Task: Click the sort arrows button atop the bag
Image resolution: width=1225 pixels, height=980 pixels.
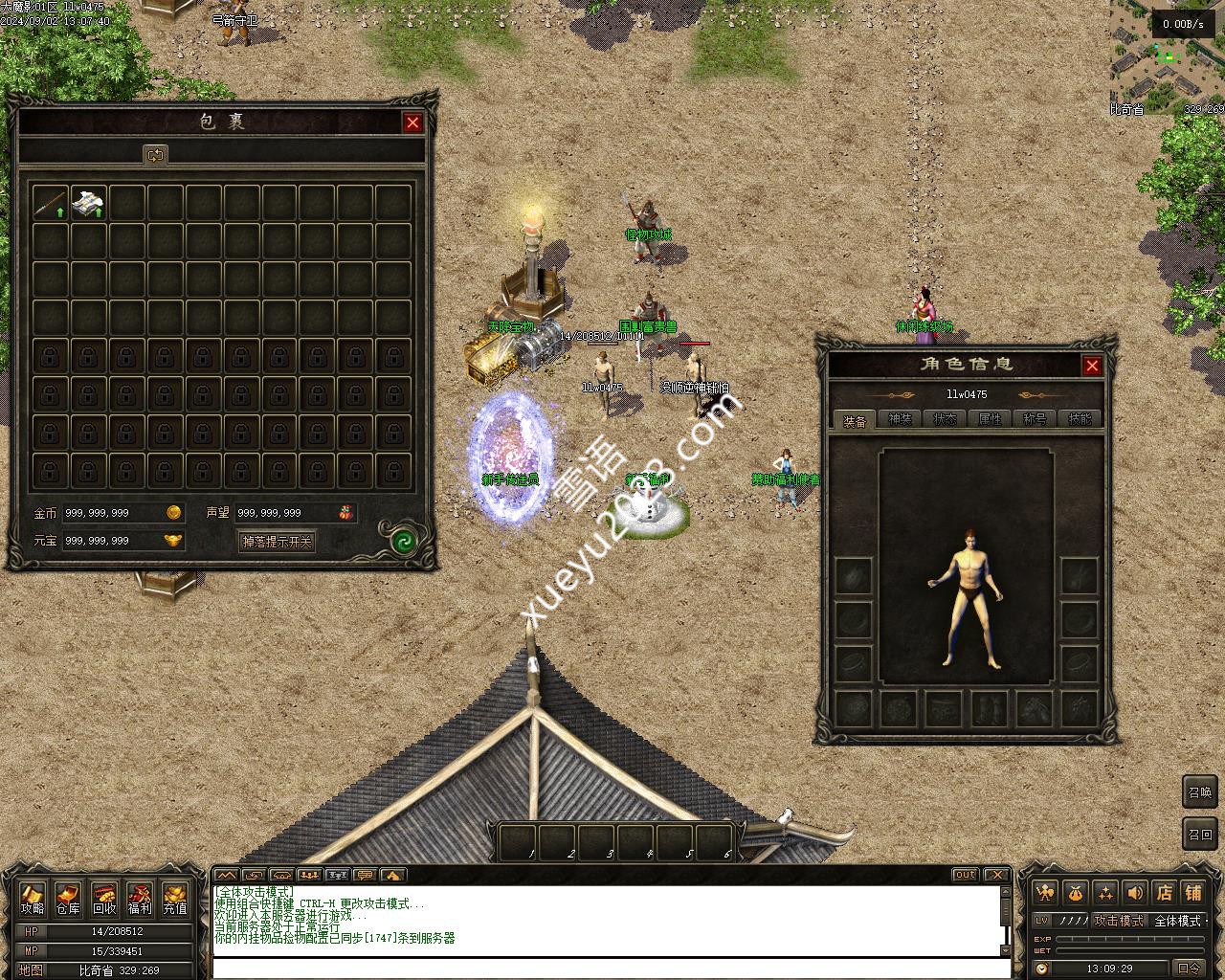Action: click(x=155, y=154)
